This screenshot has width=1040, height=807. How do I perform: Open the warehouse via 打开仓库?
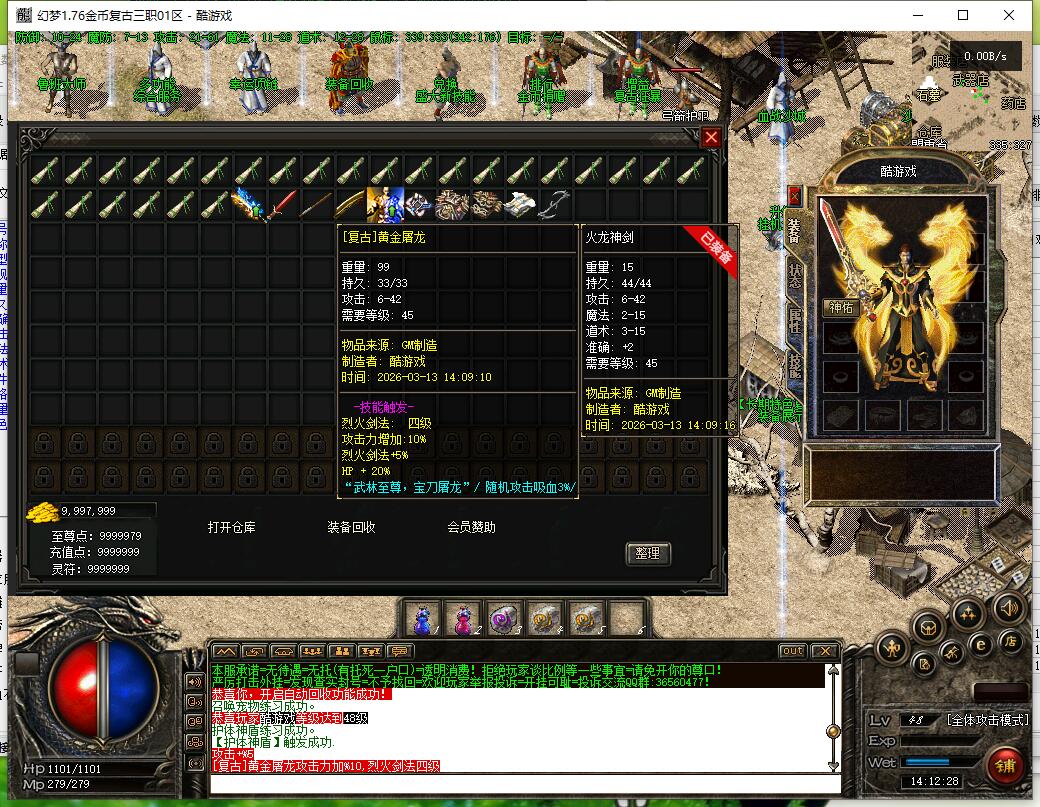[x=231, y=527]
